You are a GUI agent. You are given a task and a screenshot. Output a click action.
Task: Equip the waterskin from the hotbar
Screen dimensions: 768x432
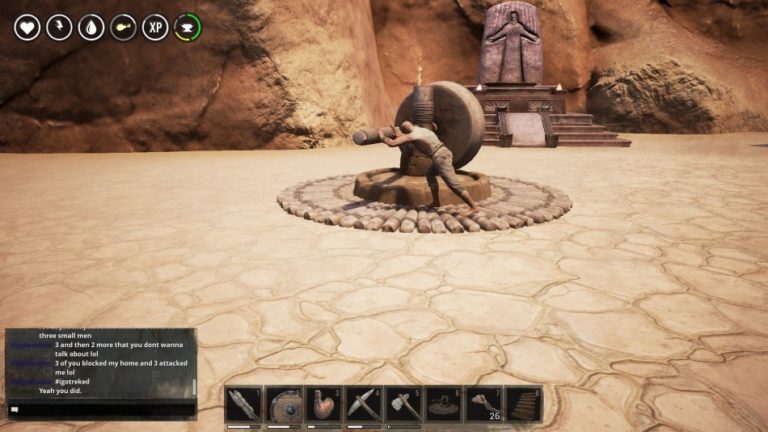click(x=324, y=404)
